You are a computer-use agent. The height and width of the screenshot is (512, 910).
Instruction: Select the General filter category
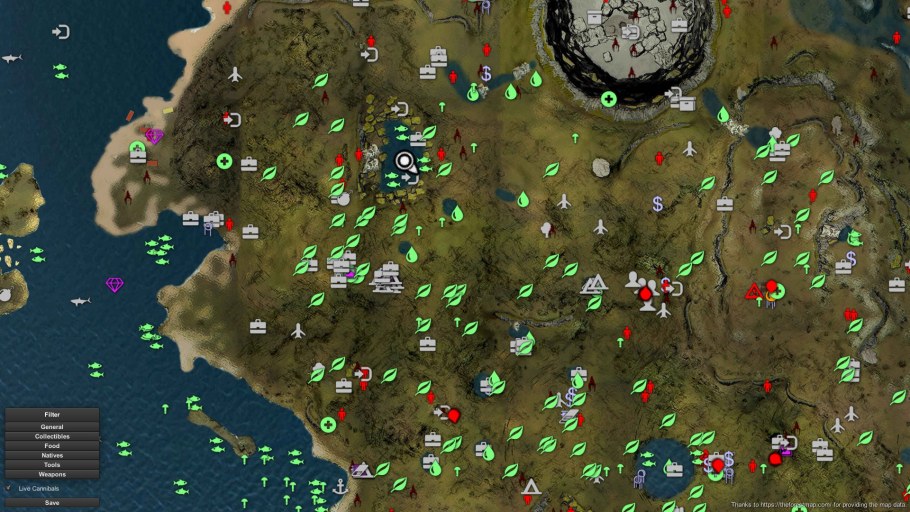[52, 427]
